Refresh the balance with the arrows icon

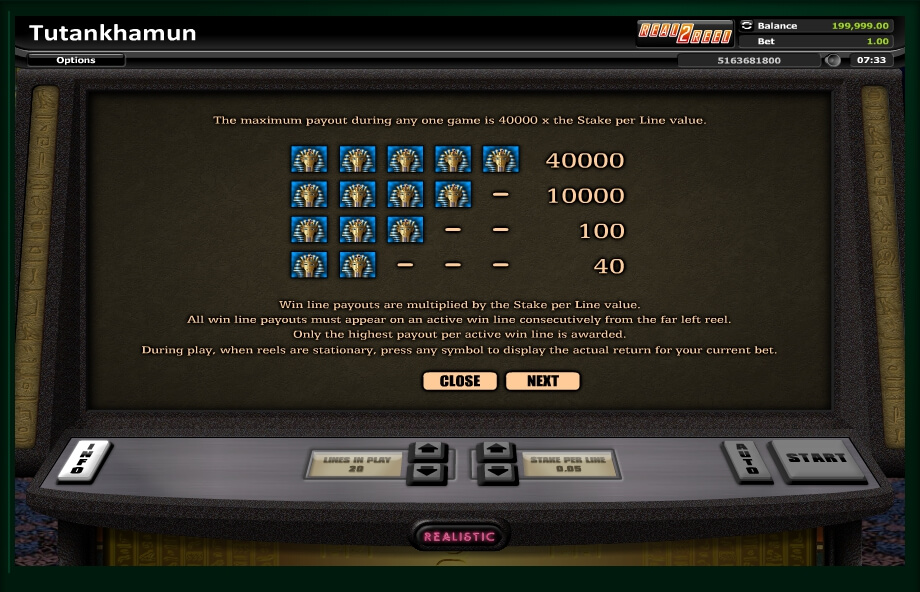pyautogui.click(x=746, y=25)
